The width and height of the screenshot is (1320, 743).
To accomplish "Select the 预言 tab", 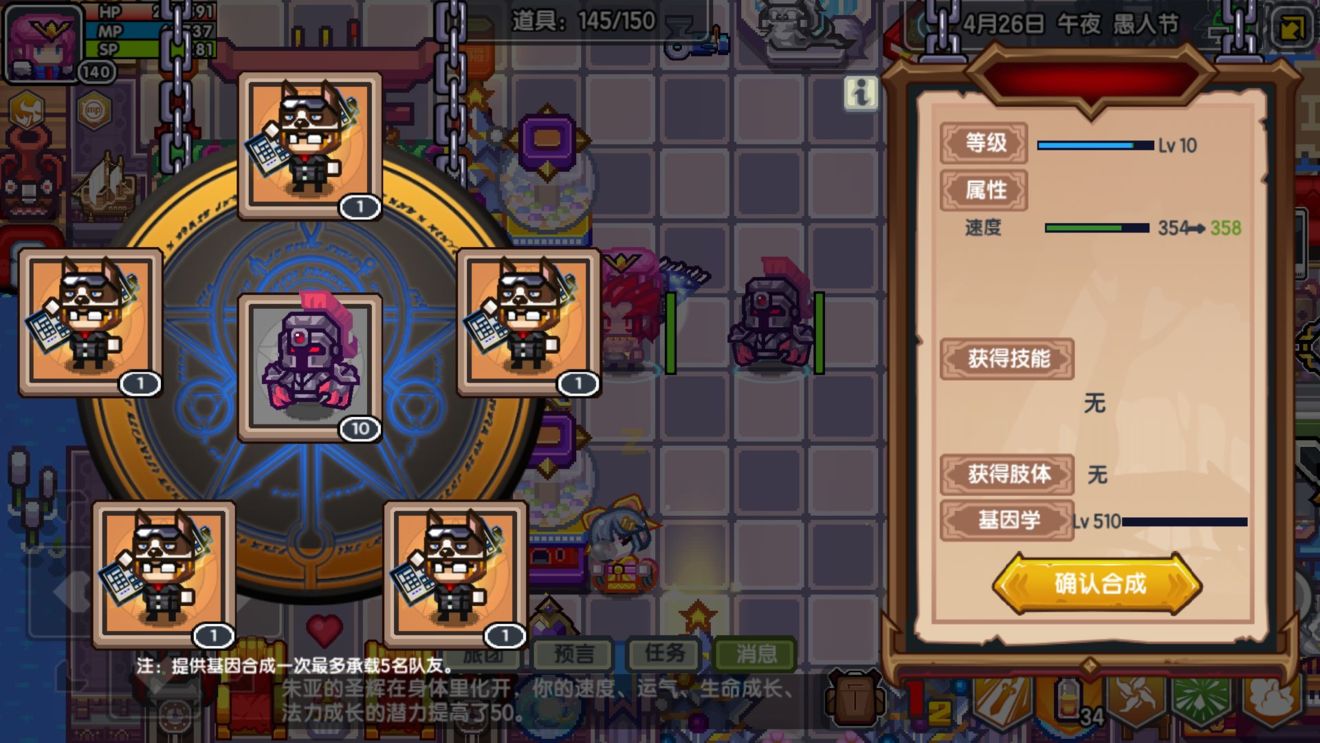I will [574, 657].
